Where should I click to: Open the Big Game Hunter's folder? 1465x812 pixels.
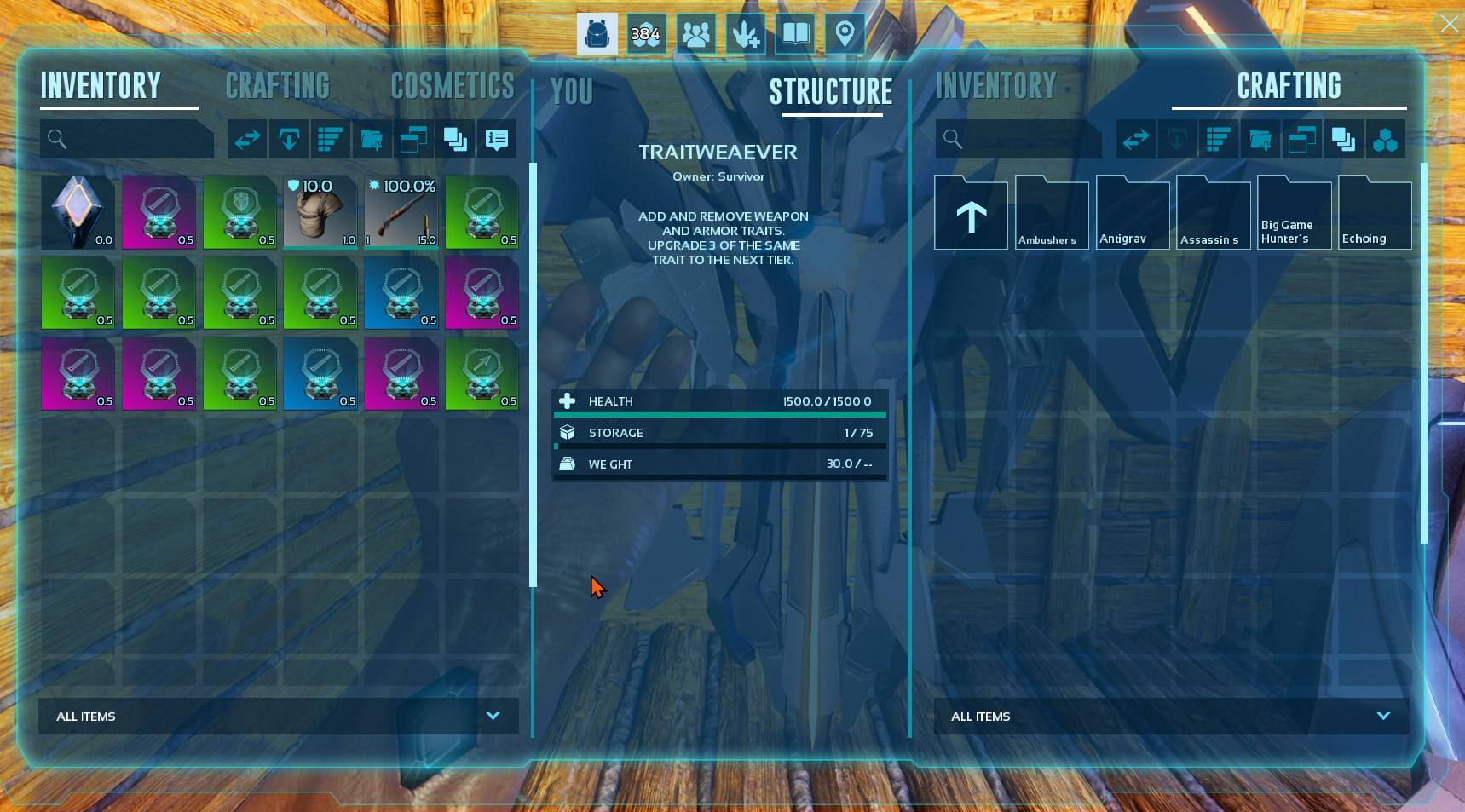pyautogui.click(x=1294, y=213)
